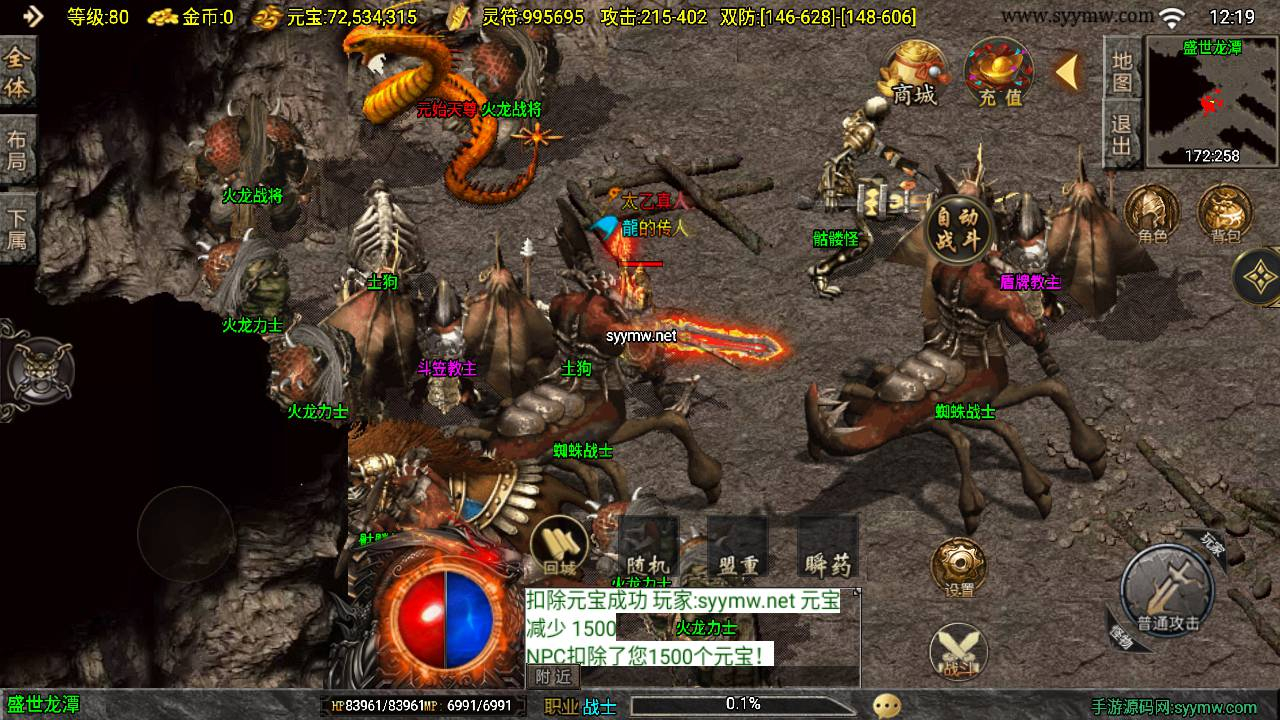Image resolution: width=1280 pixels, height=720 pixels.
Task: Open the 充值 recharge menu
Action: point(998,73)
